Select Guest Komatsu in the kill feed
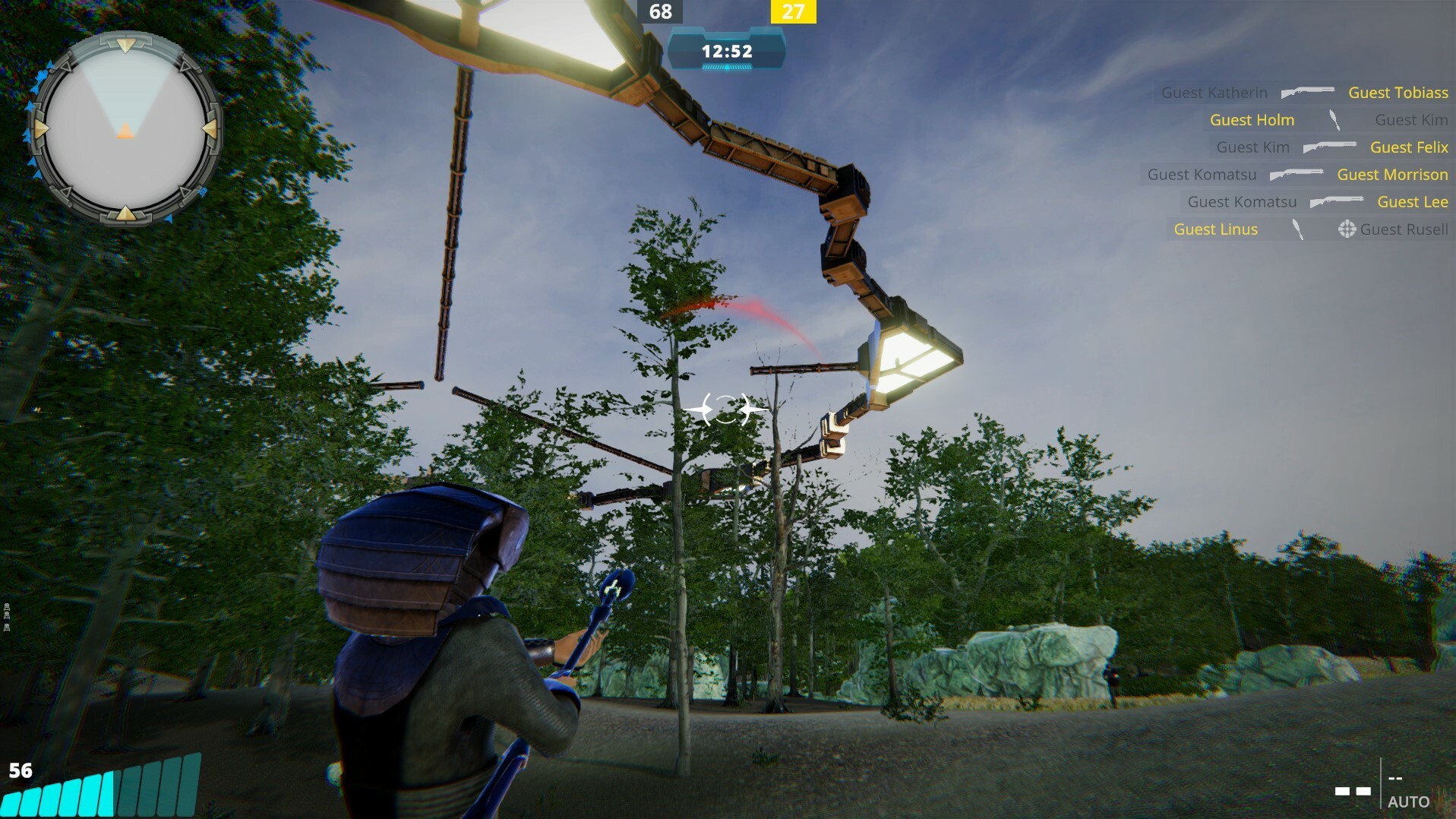Viewport: 1456px width, 819px height. coord(1202,174)
